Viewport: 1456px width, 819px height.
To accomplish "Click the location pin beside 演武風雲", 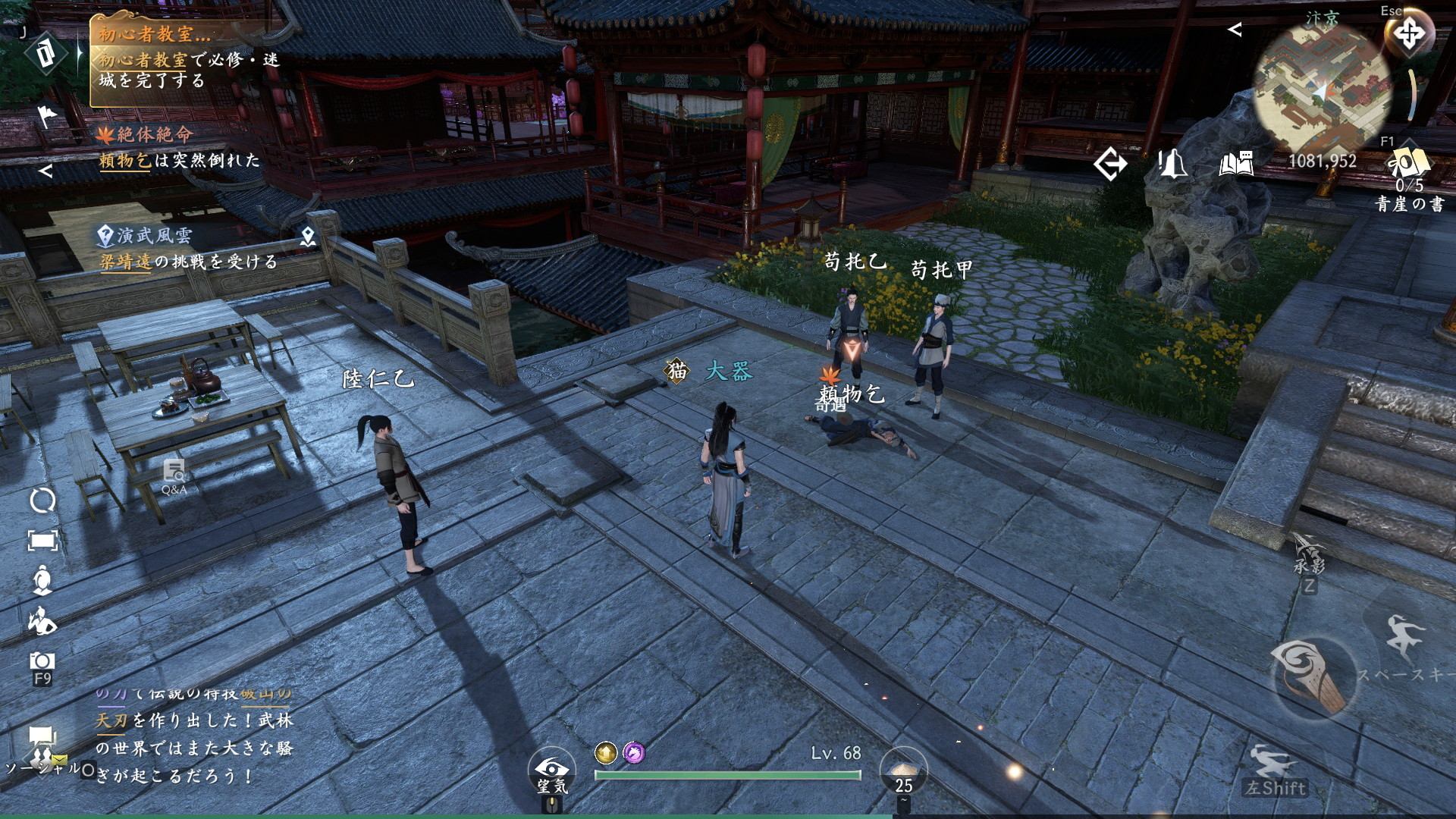I will coord(307,237).
